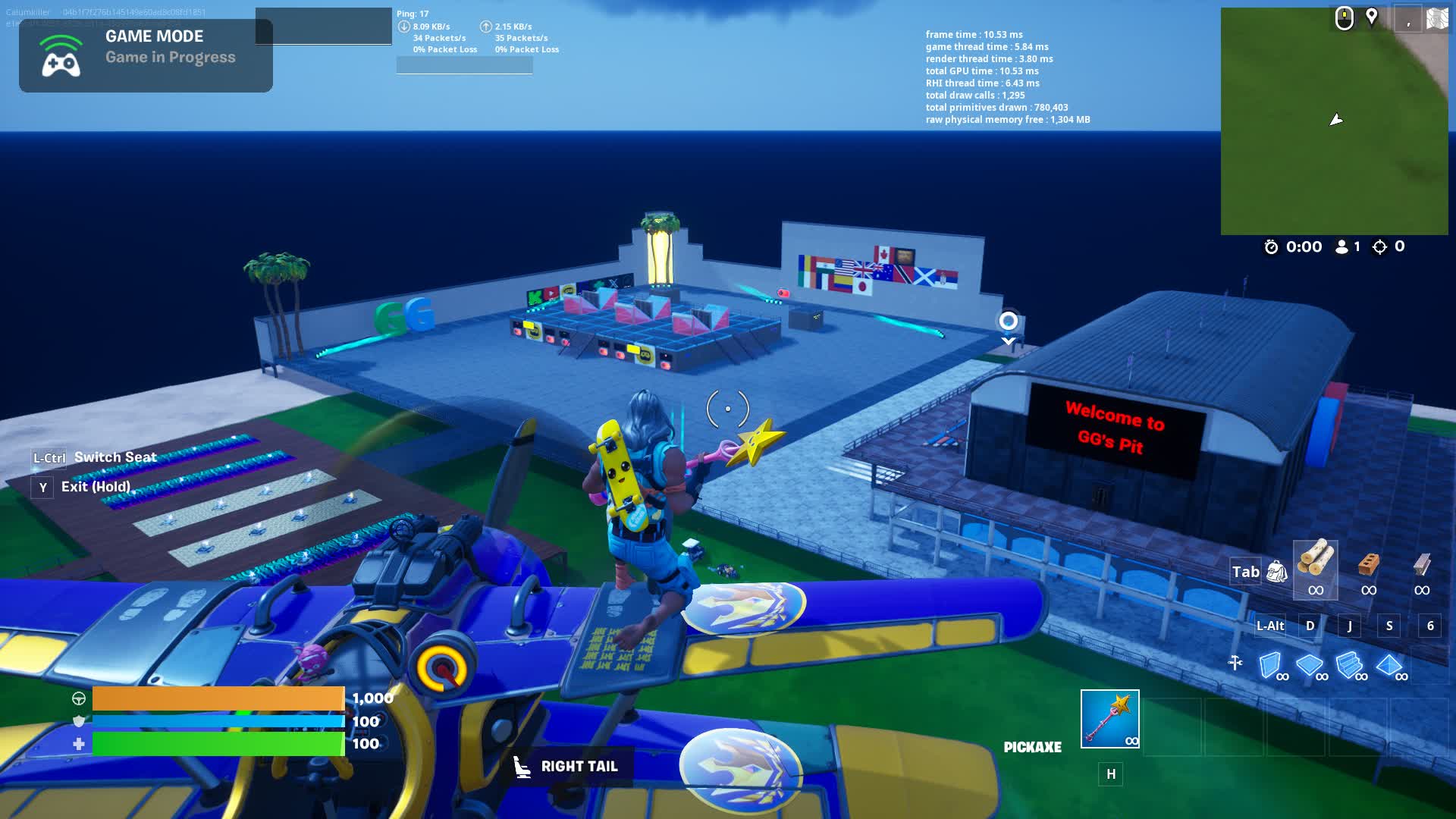Select the floor build piece icon

pos(1310,664)
